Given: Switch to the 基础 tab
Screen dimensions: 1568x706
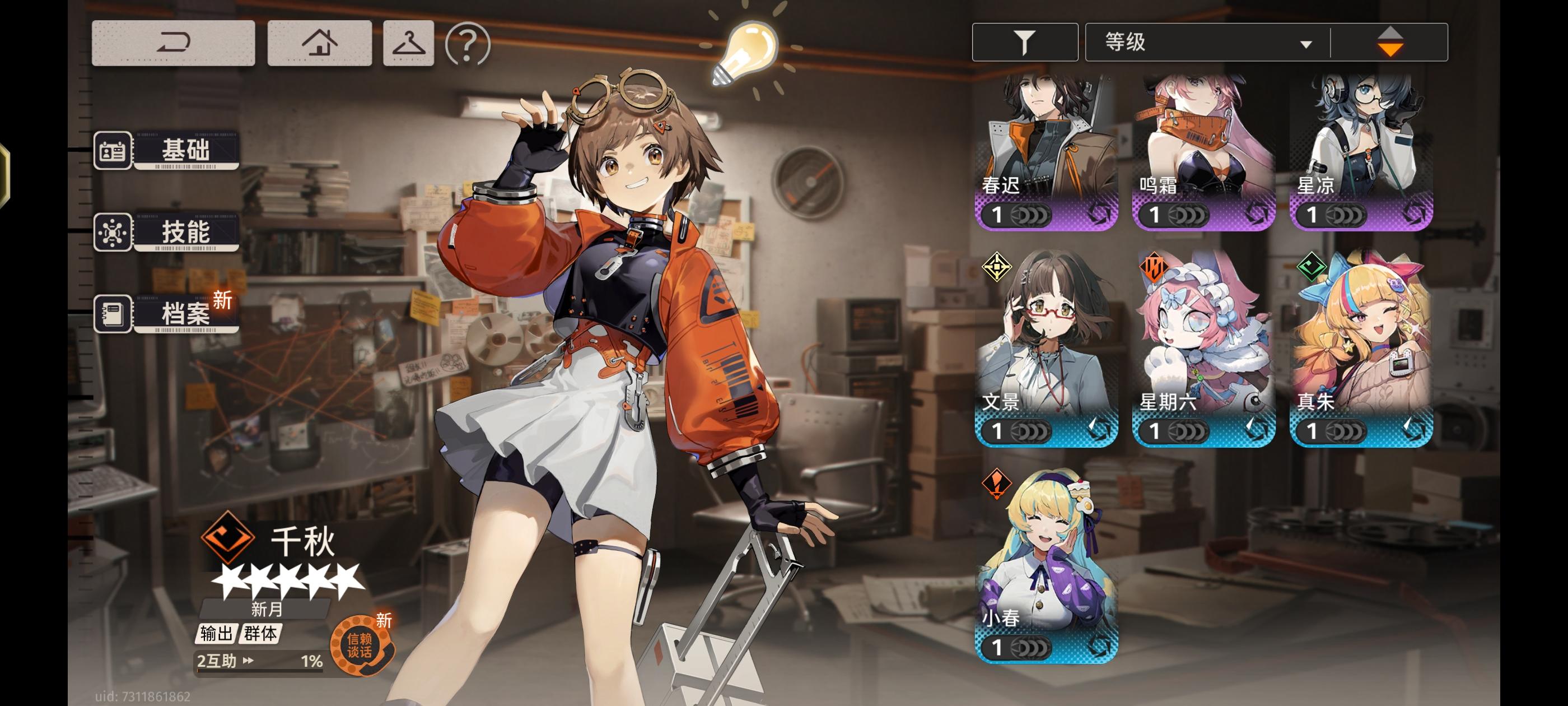Looking at the screenshot, I should [x=167, y=150].
